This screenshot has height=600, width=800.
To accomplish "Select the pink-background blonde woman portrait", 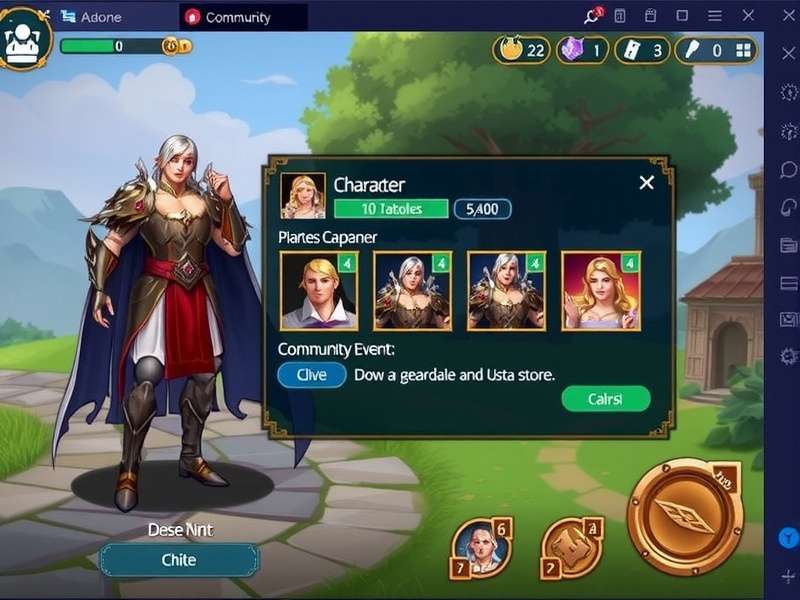I will (601, 290).
